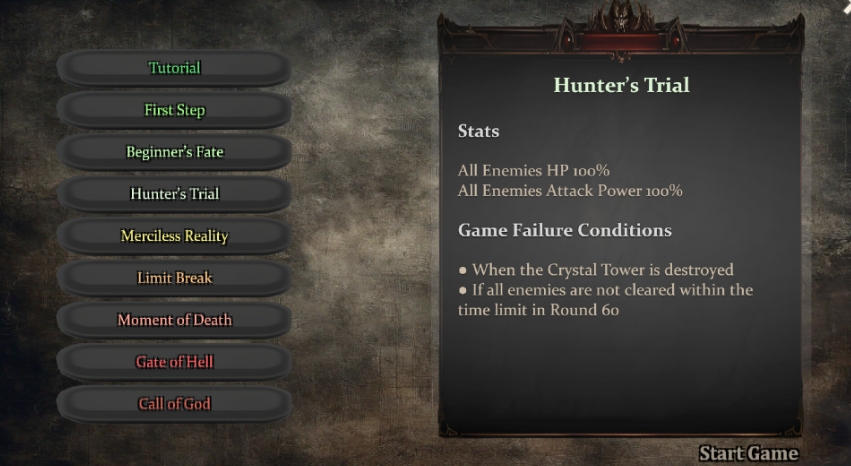Pick the Beginner's Fate option

click(x=175, y=152)
